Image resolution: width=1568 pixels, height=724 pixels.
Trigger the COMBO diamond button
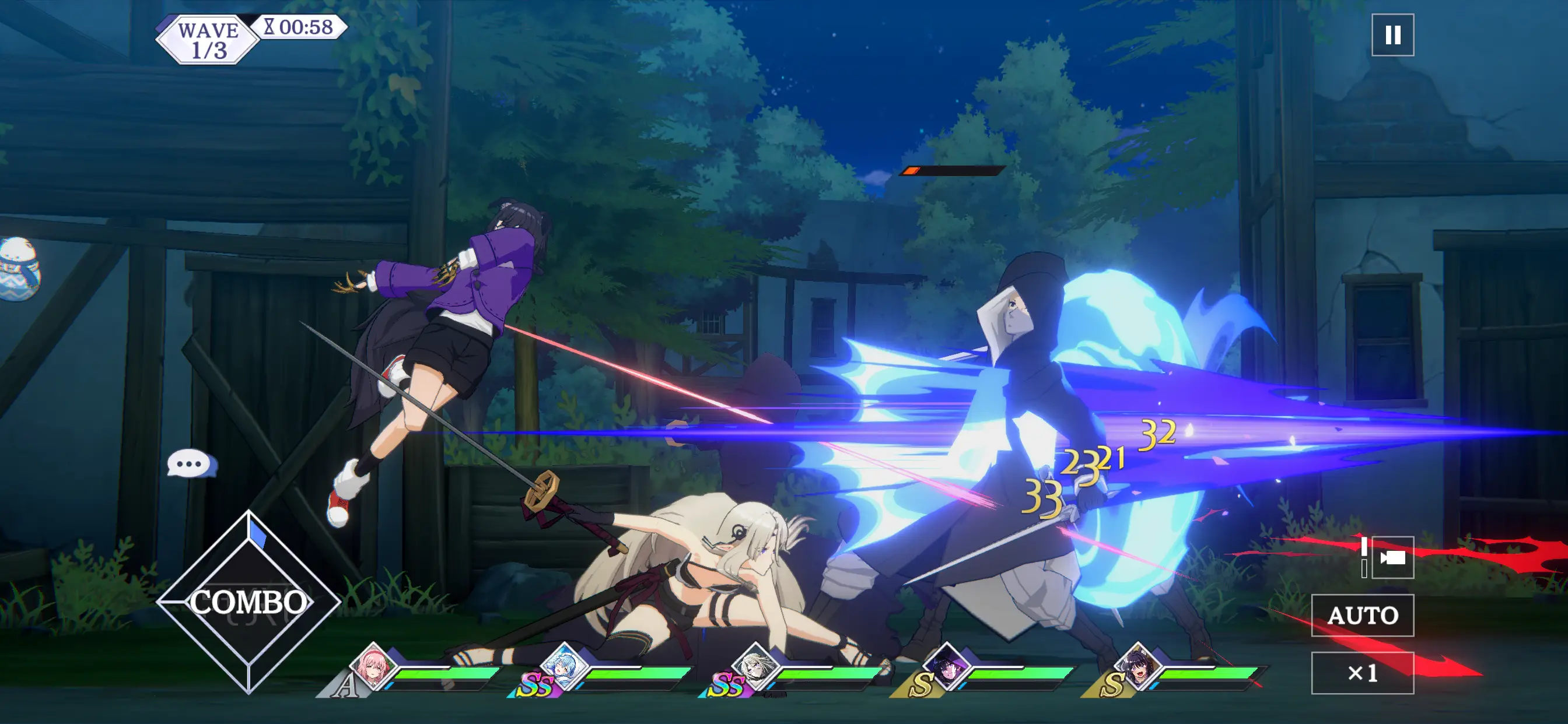click(249, 601)
